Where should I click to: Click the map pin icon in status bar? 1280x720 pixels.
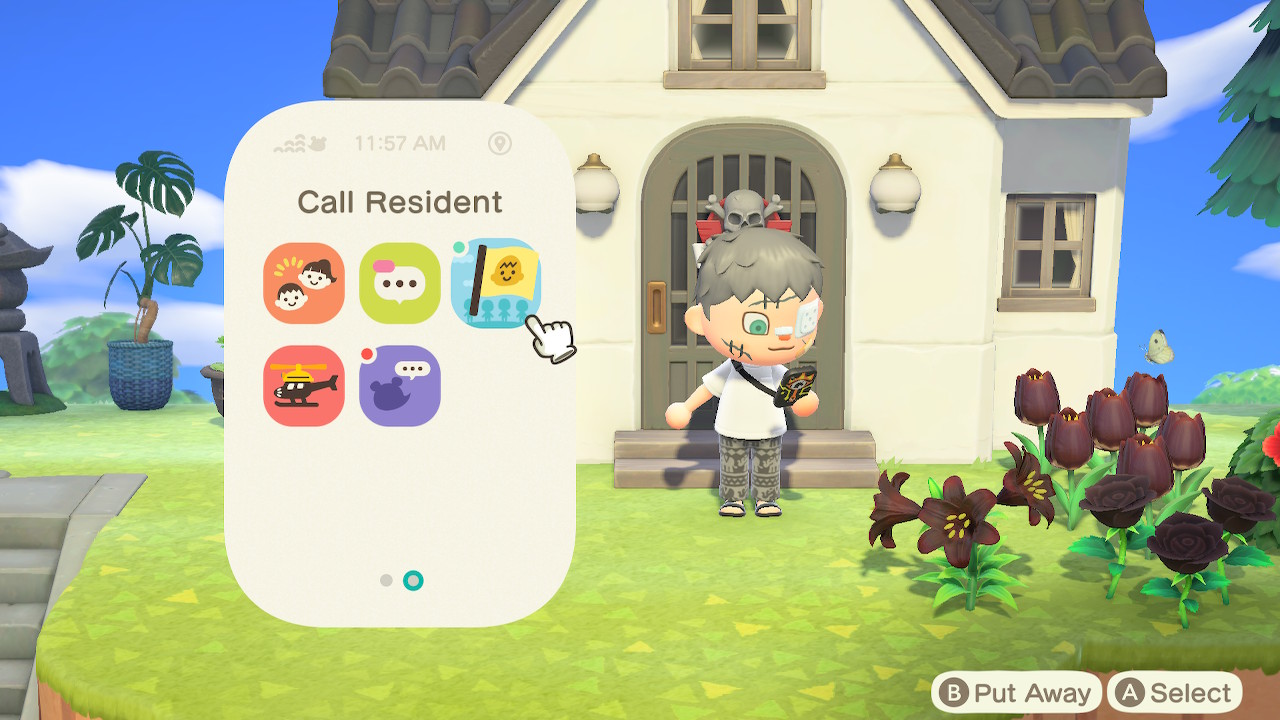coord(500,143)
